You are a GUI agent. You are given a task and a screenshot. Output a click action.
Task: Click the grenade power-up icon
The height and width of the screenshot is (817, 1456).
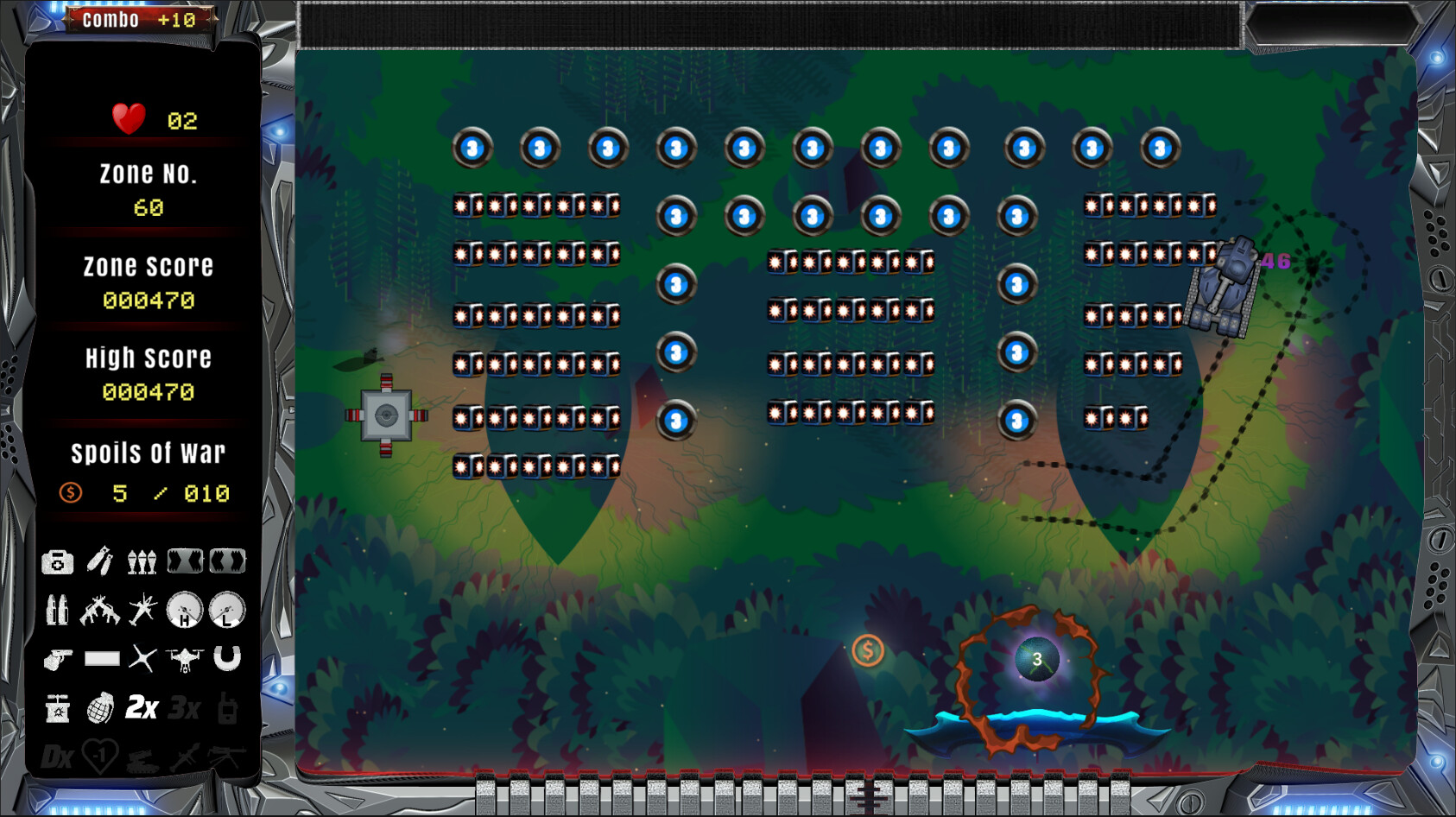[102, 710]
